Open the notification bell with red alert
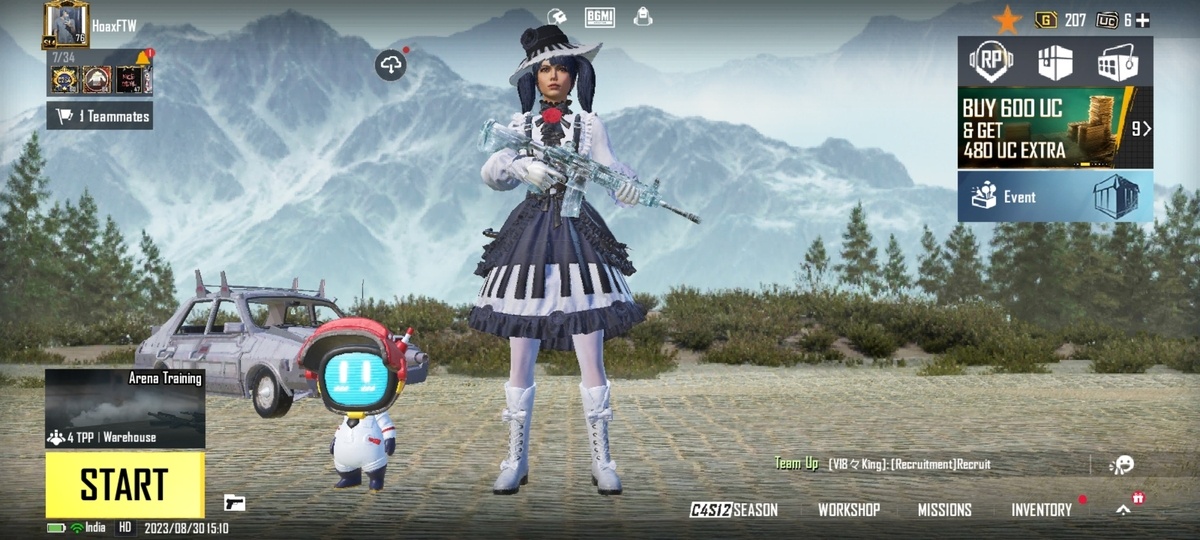The width and height of the screenshot is (1200, 540). coord(142,58)
